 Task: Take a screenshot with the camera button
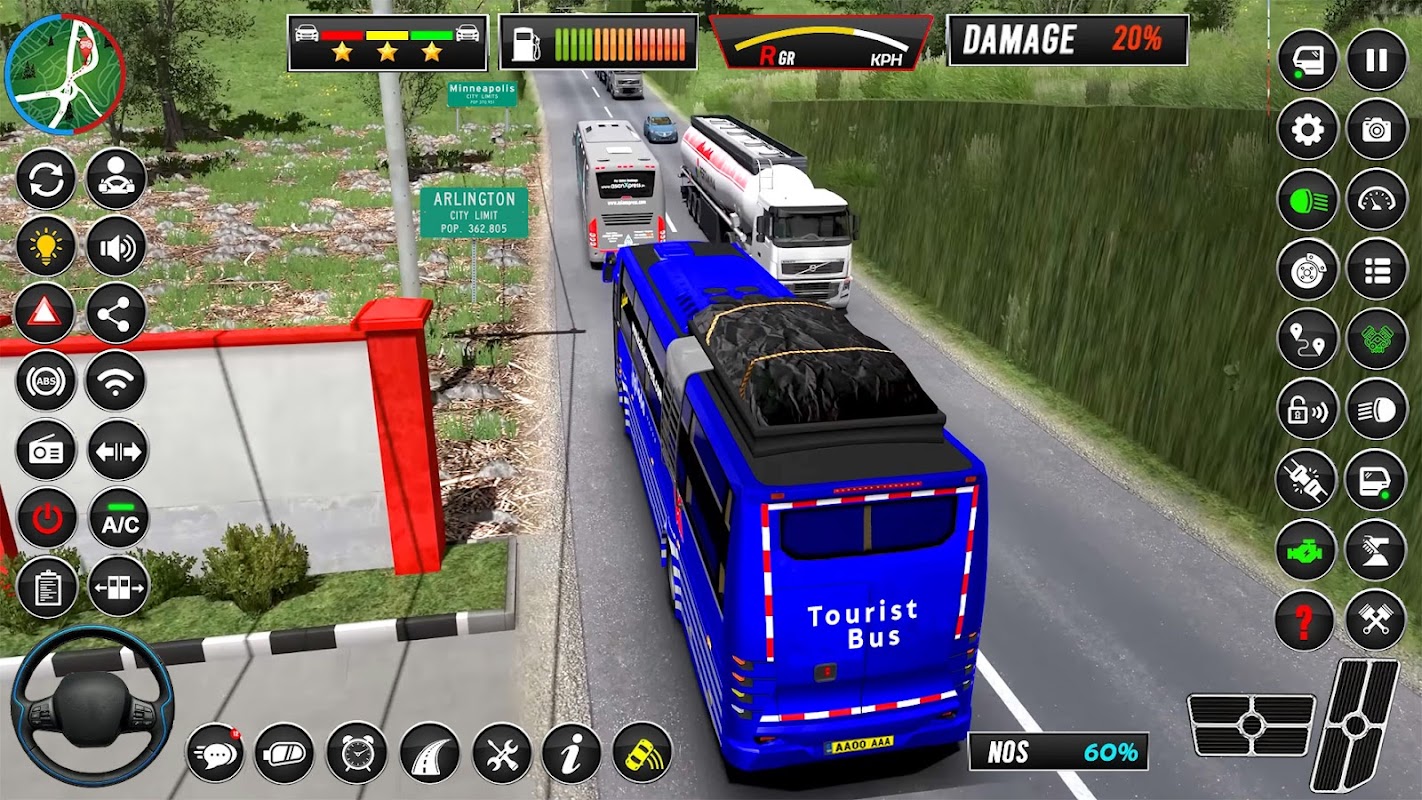pyautogui.click(x=1376, y=130)
